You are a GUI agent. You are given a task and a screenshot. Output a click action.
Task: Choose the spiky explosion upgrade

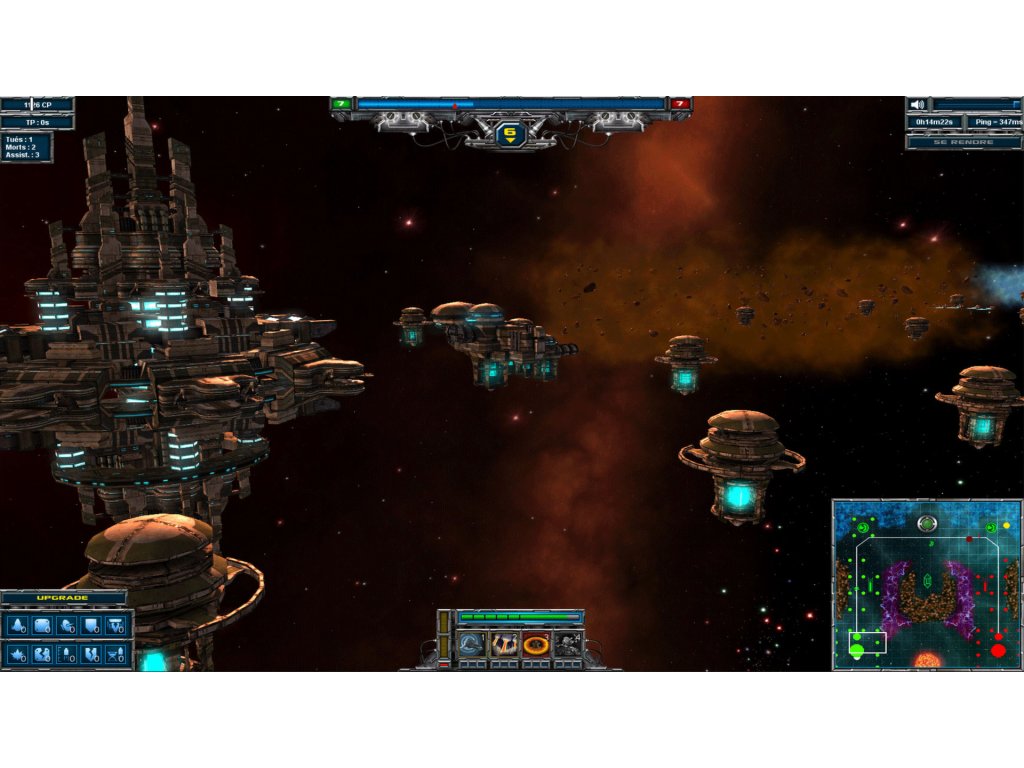(x=17, y=655)
